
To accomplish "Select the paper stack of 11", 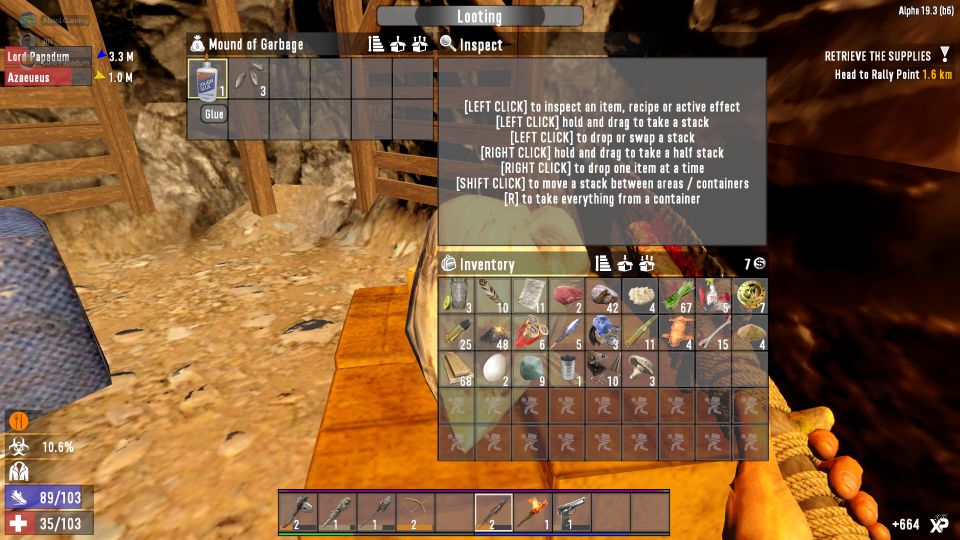I will point(530,296).
